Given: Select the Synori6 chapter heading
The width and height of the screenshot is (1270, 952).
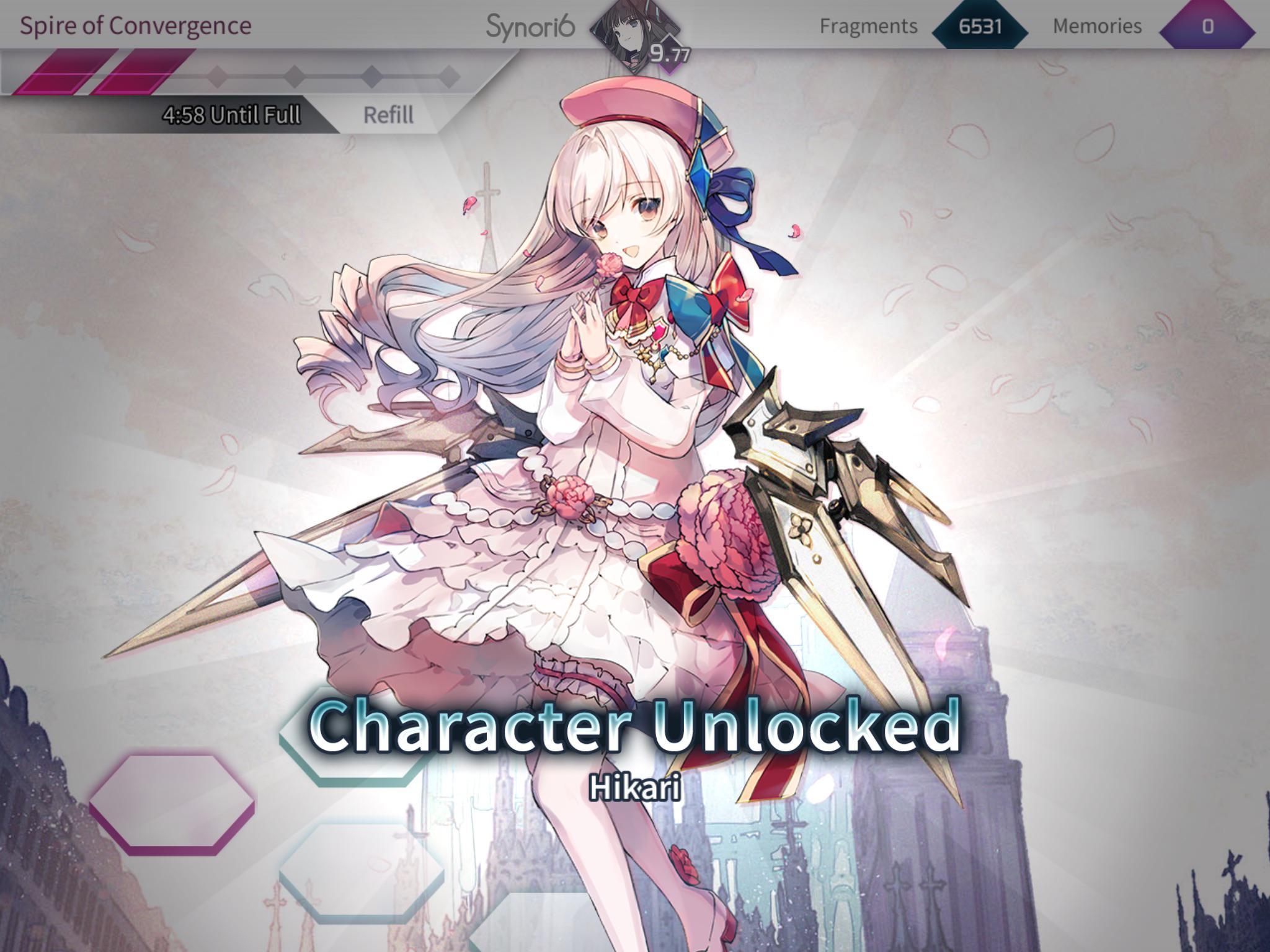Looking at the screenshot, I should point(530,25).
